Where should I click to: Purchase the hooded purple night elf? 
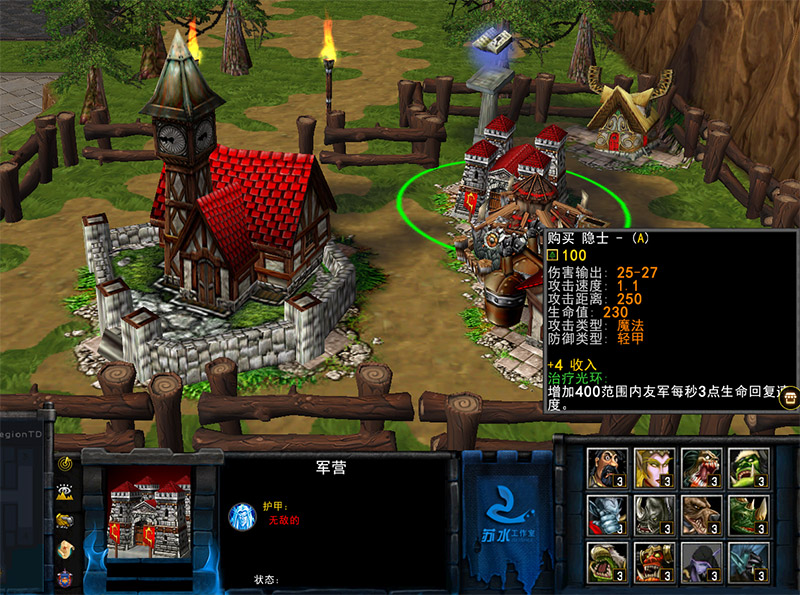[702, 563]
